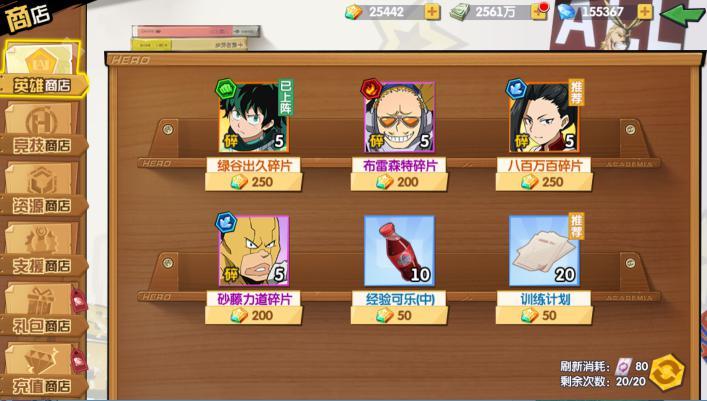Viewport: 707px width, 401px height.
Task: Pick the 砂藤力道碎片 item
Action: pos(253,251)
